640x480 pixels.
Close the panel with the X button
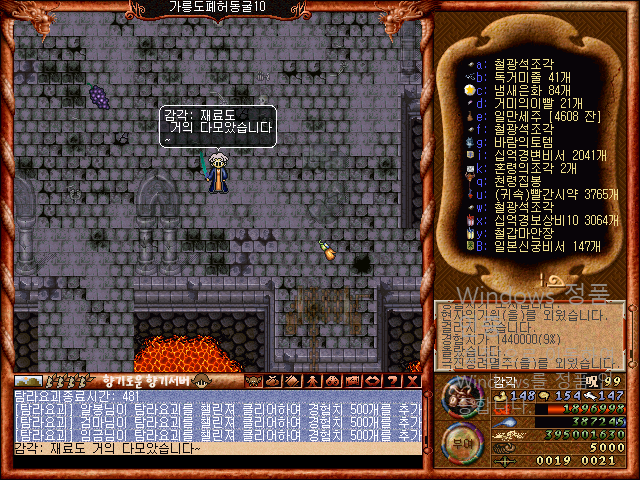(x=413, y=381)
